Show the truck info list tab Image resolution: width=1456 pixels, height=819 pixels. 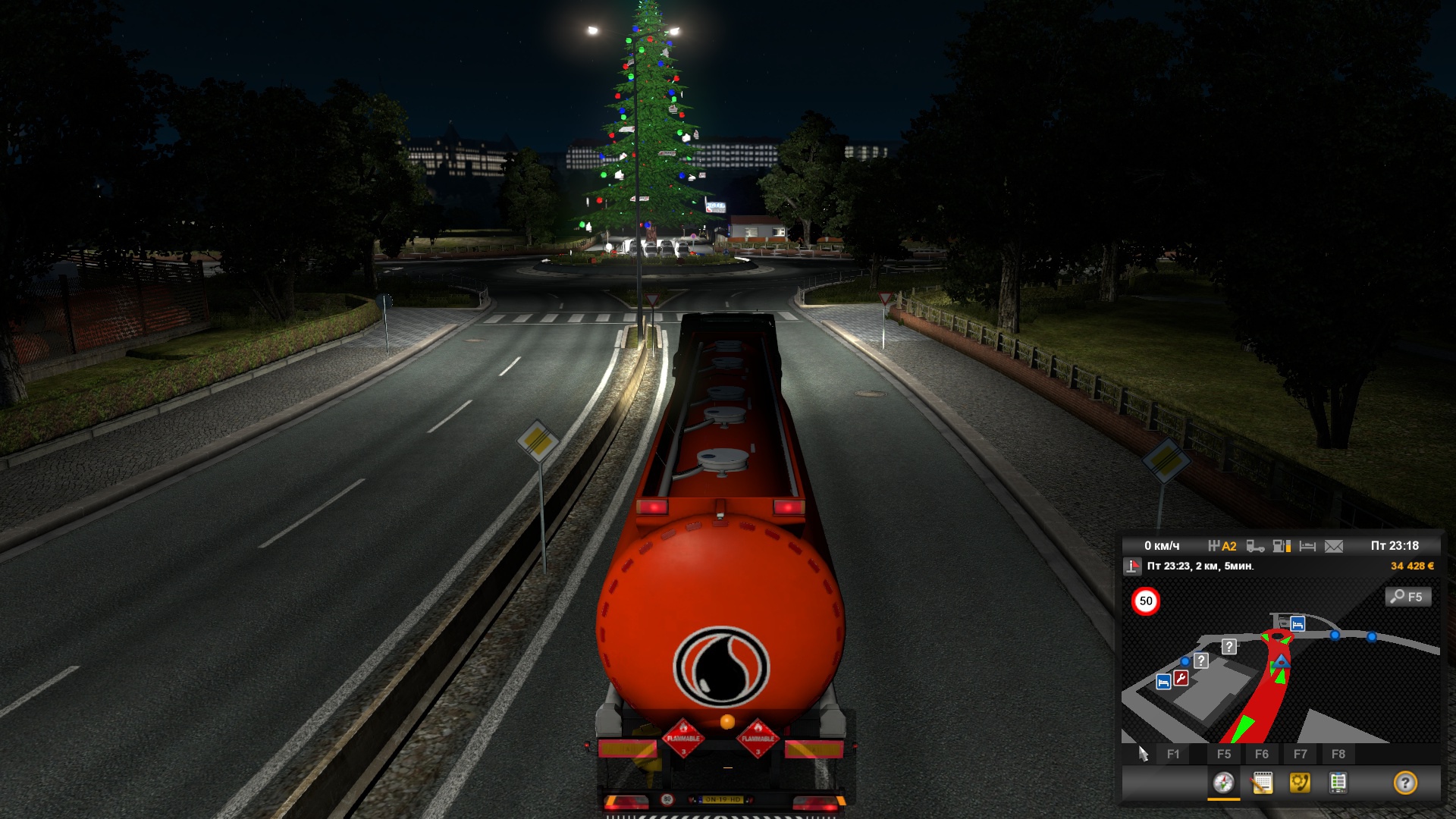point(1338,783)
